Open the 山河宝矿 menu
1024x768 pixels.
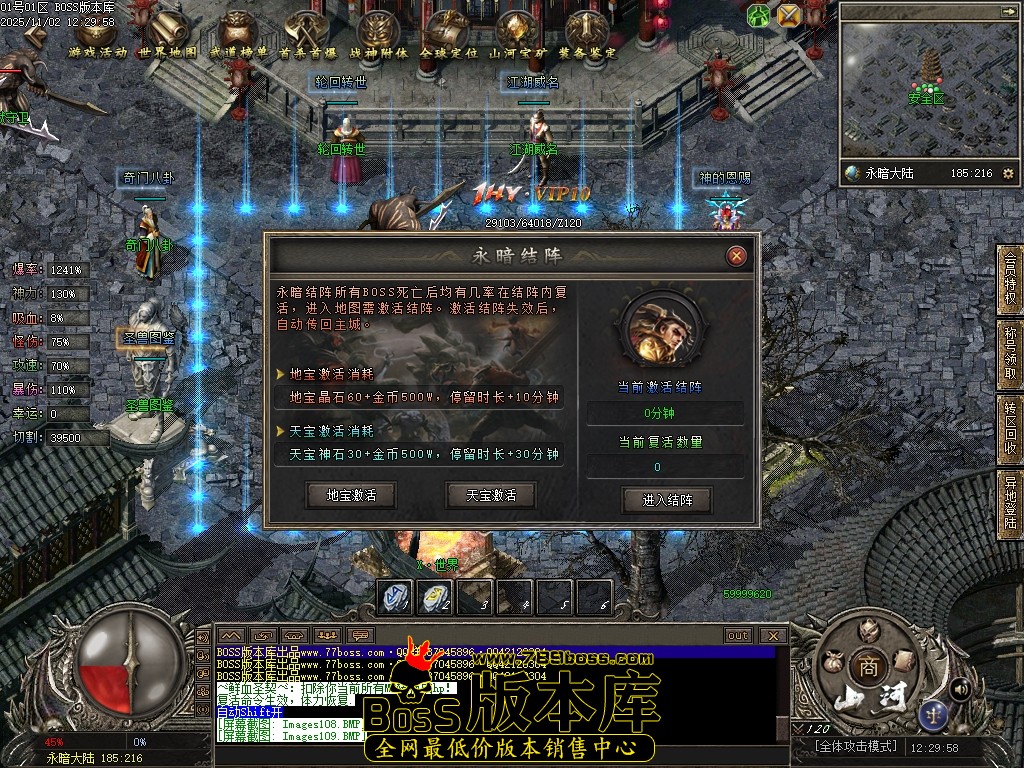click(518, 37)
